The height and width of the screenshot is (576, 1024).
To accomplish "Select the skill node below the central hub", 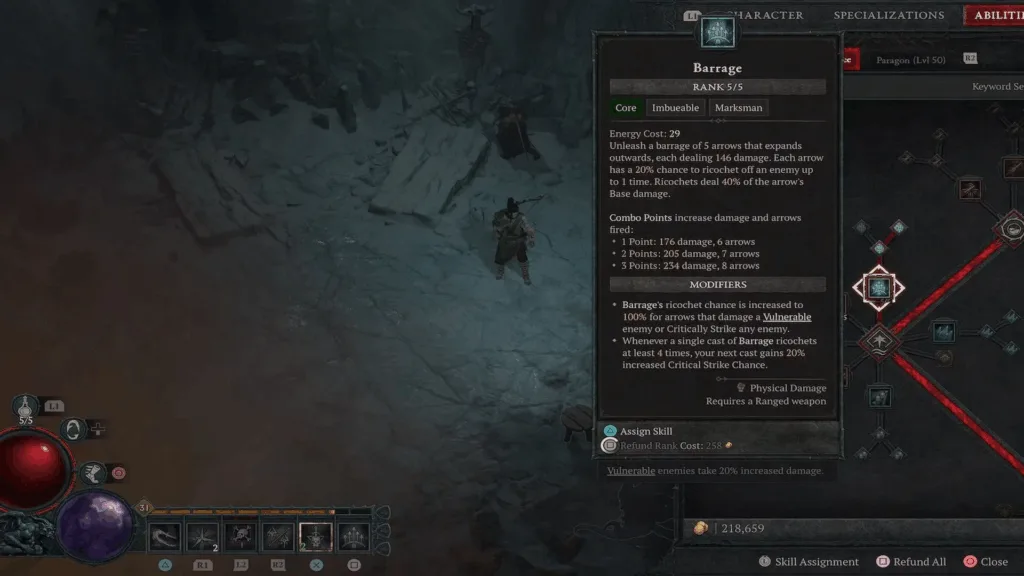I will pyautogui.click(x=878, y=397).
